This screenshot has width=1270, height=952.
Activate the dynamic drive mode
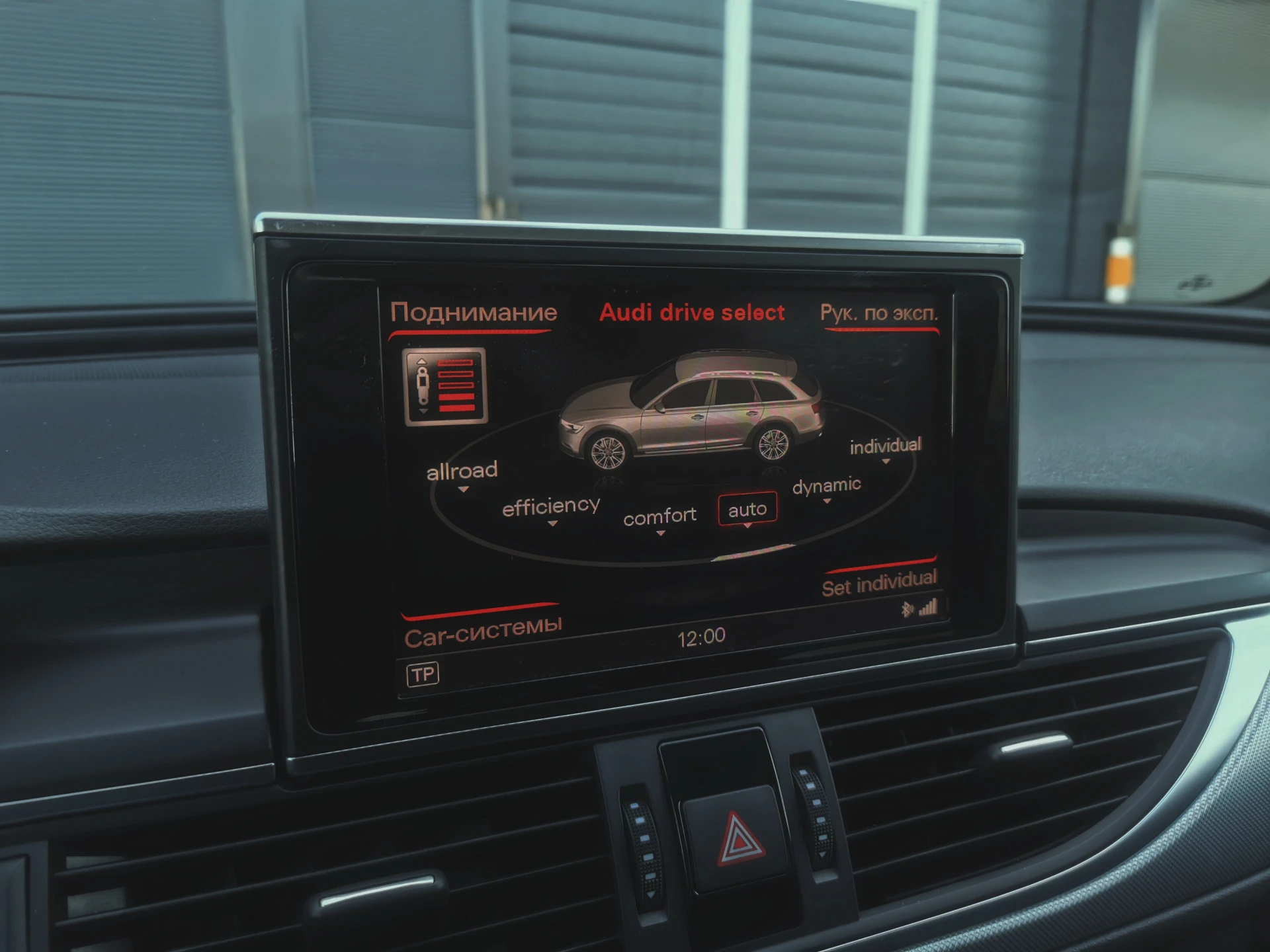(x=826, y=486)
